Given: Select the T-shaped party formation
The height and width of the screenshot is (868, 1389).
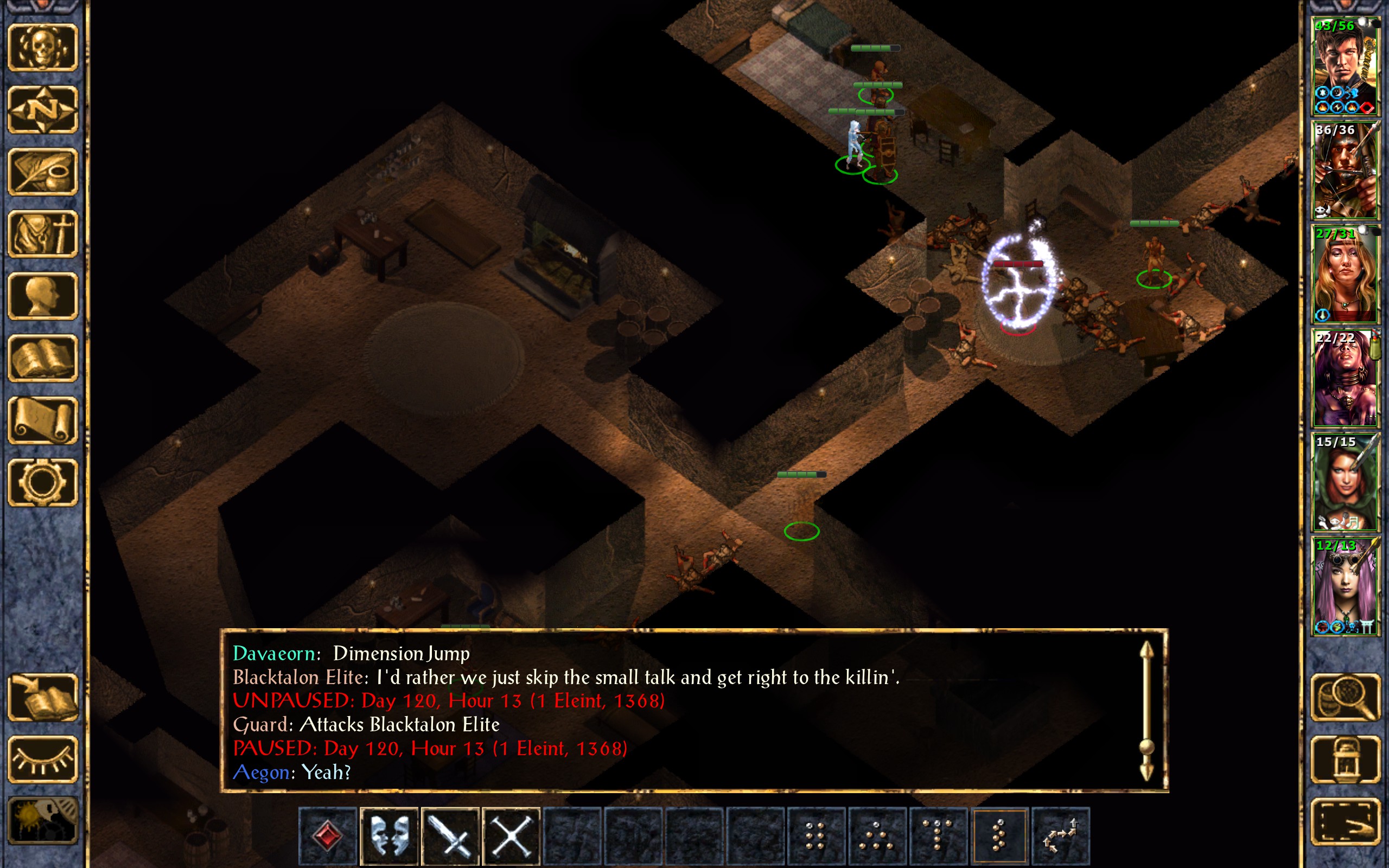Looking at the screenshot, I should pos(938,836).
